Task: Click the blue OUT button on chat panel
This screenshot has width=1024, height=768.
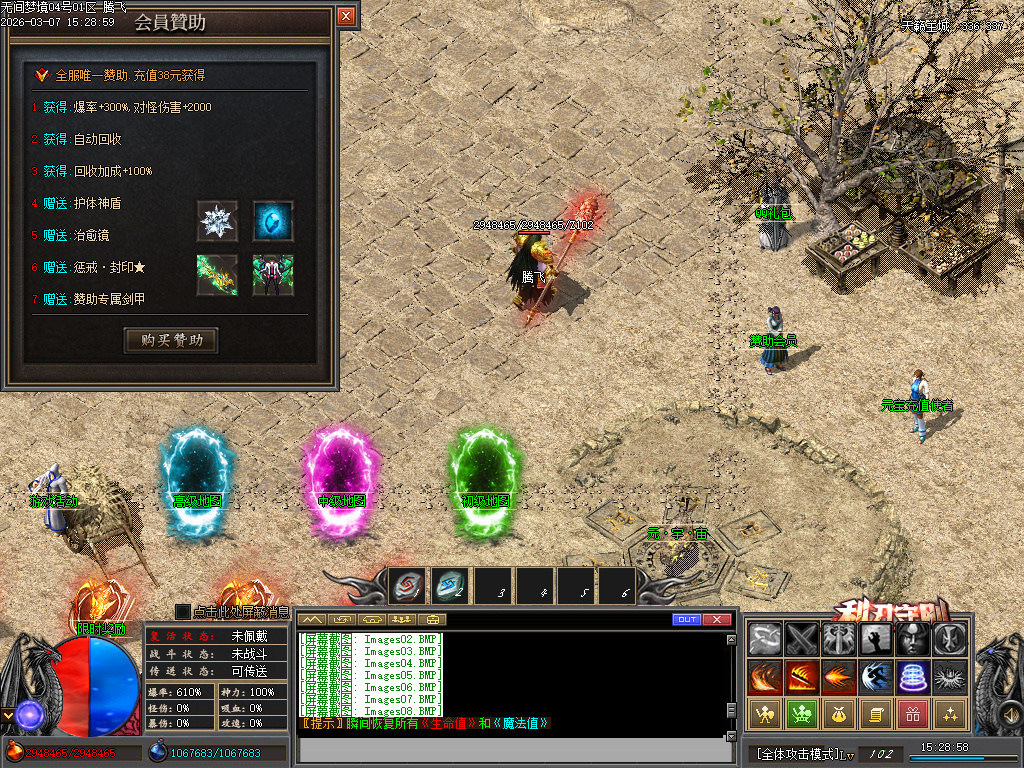Action: pos(686,620)
